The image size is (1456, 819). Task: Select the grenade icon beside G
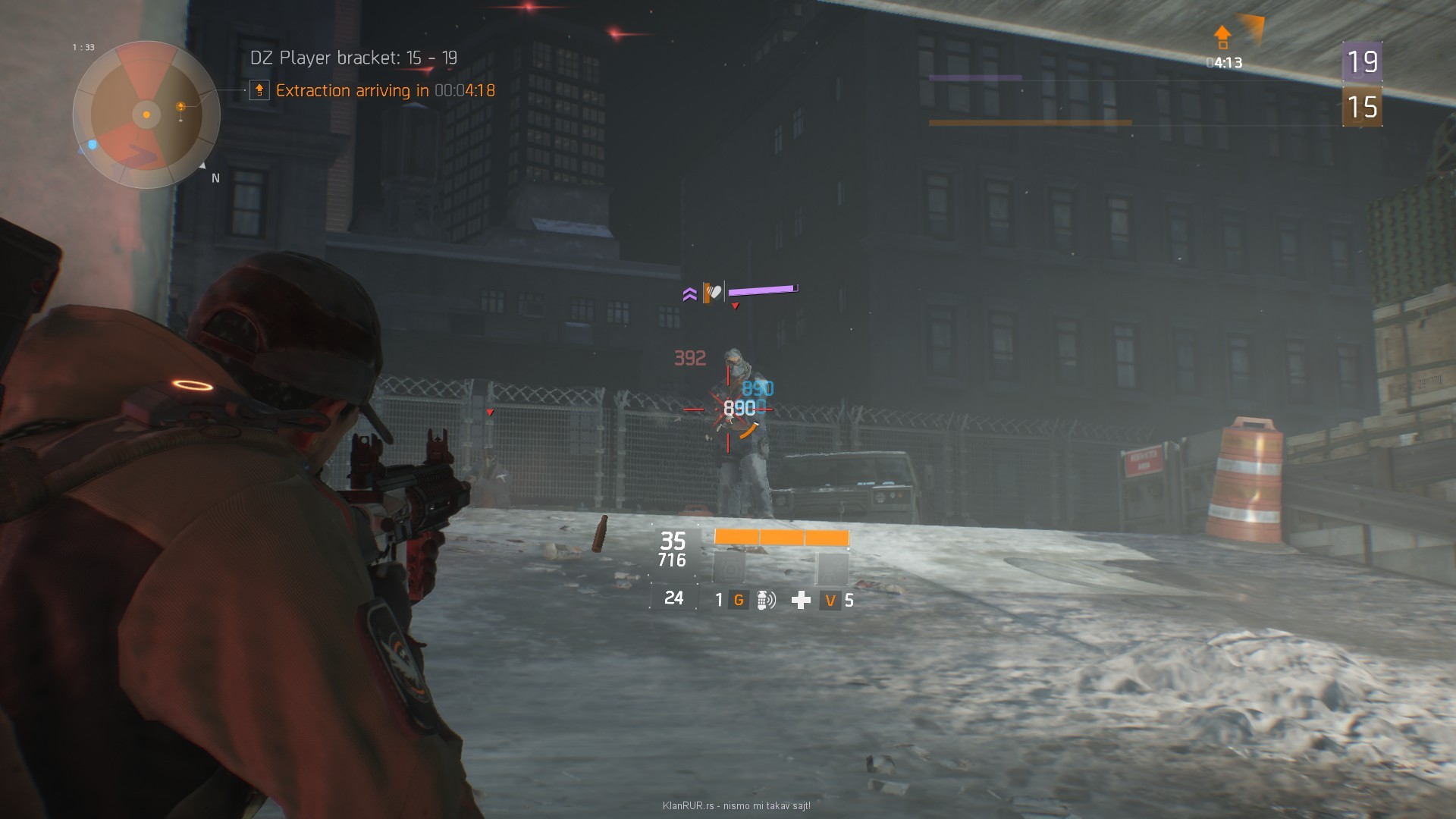(766, 601)
